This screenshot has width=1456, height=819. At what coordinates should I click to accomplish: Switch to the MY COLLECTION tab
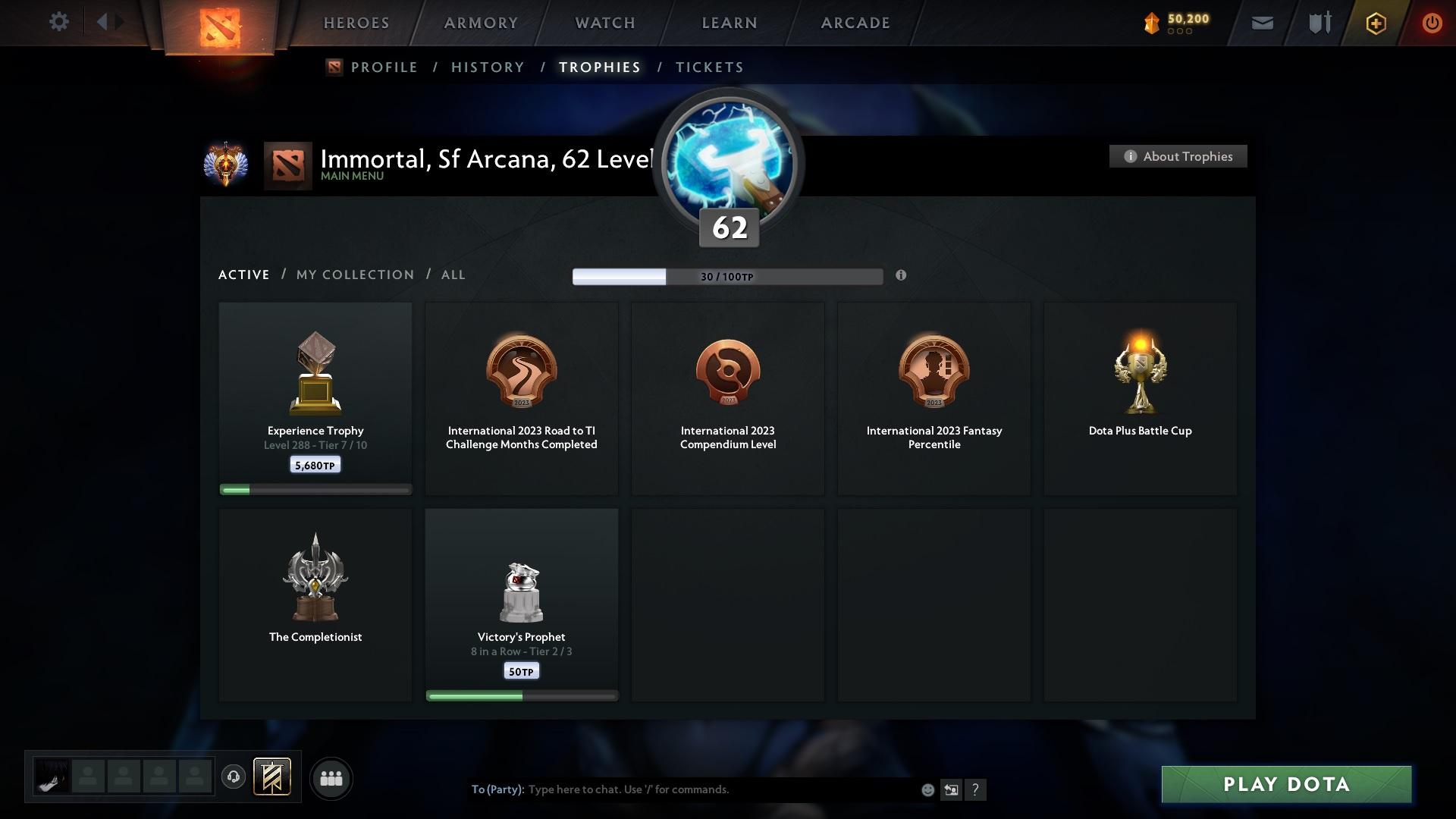click(x=354, y=275)
